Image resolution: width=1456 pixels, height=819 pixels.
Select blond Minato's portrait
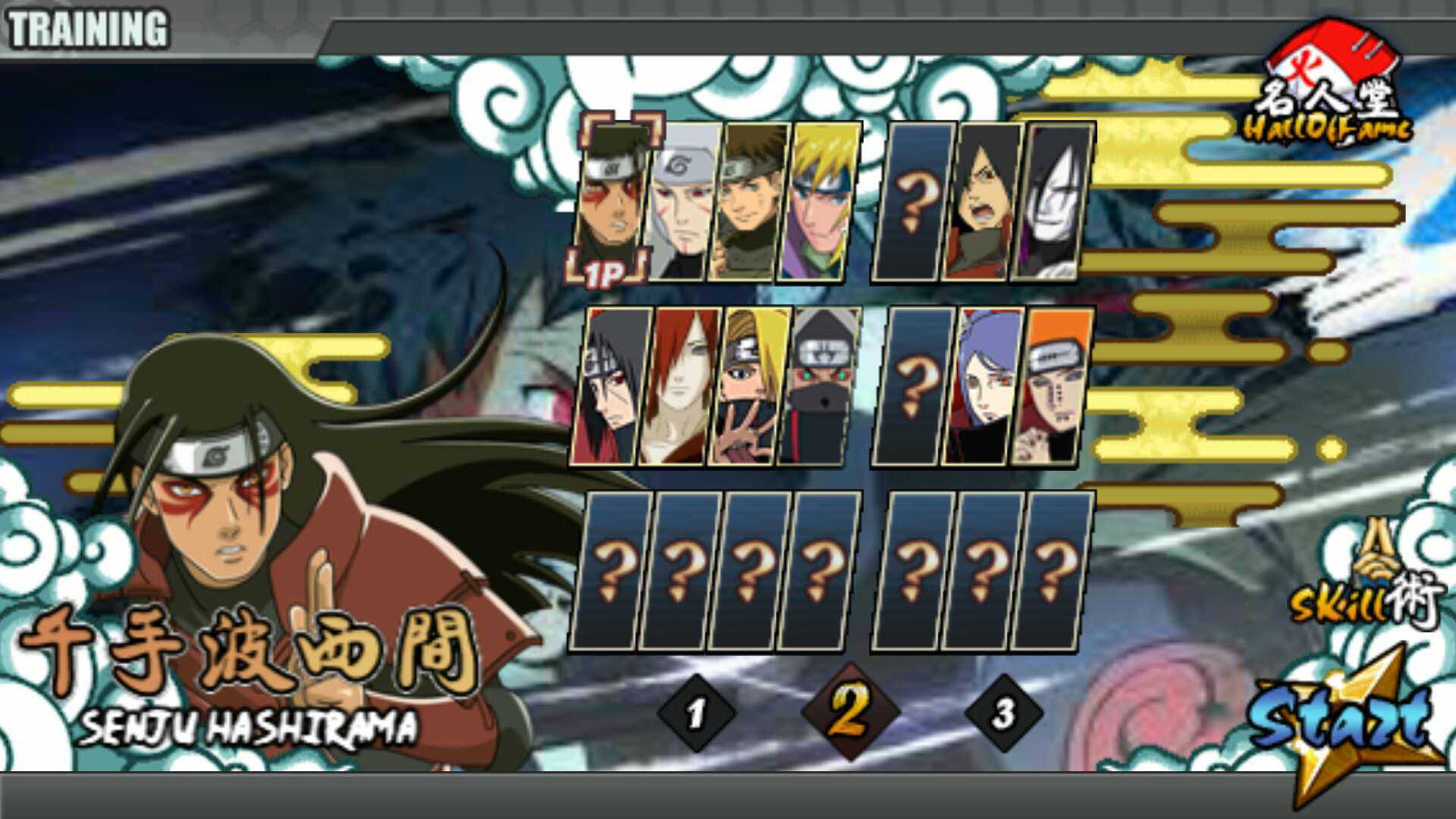(x=819, y=201)
